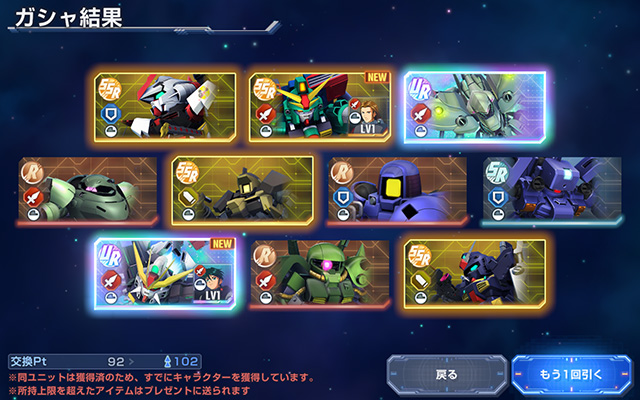This screenshot has width=640, height=400.
Task: View the UR pale green mobile armor card
Action: pos(473,107)
